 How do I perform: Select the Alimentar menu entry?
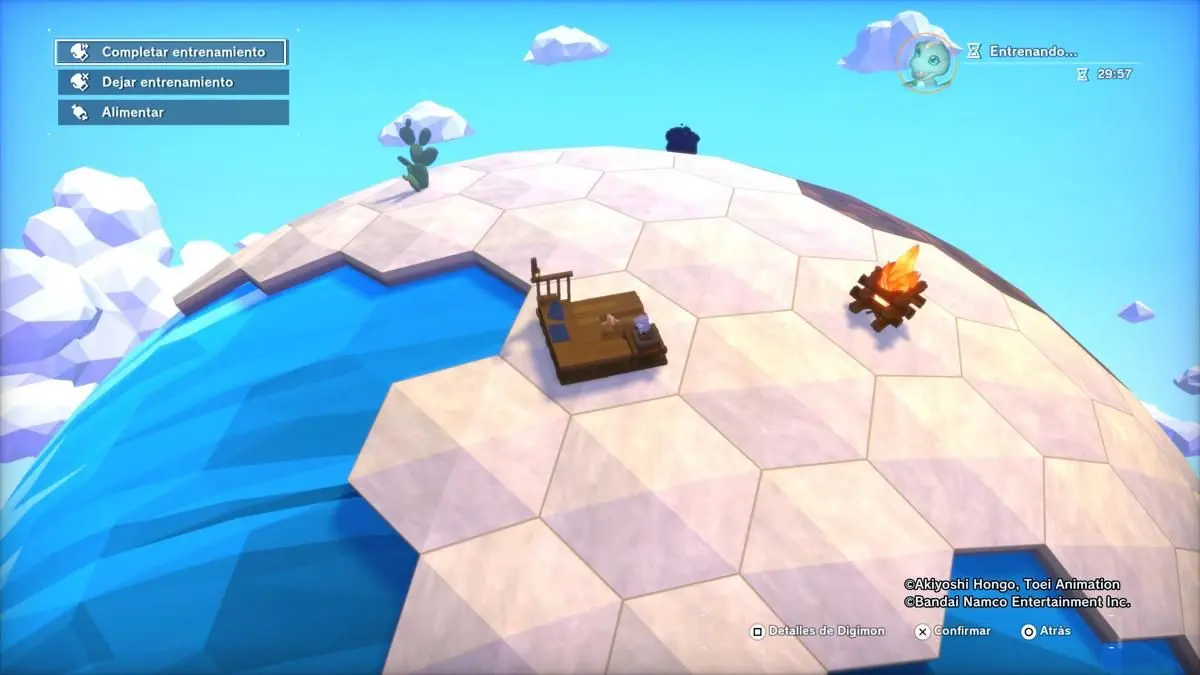(172, 112)
